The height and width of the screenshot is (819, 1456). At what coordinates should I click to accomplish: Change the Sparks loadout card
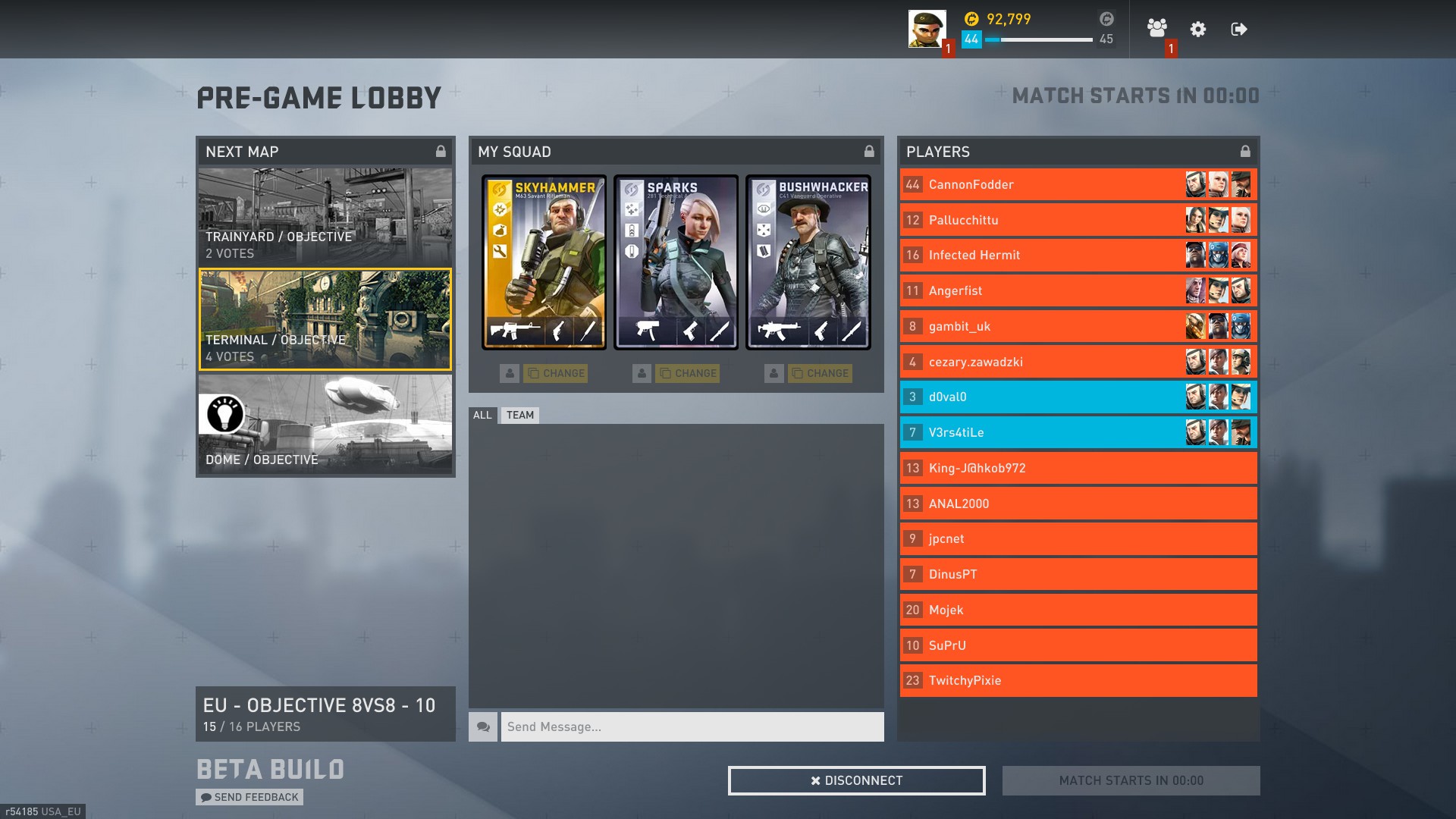point(688,373)
